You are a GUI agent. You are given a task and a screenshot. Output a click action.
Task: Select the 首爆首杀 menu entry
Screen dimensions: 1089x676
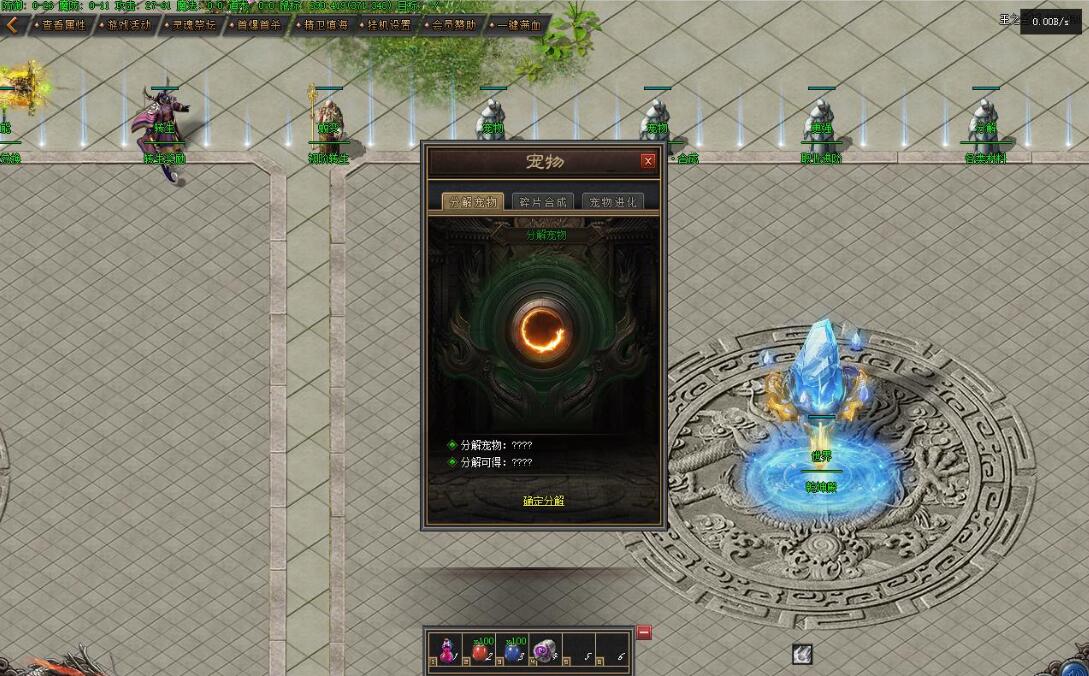point(254,25)
